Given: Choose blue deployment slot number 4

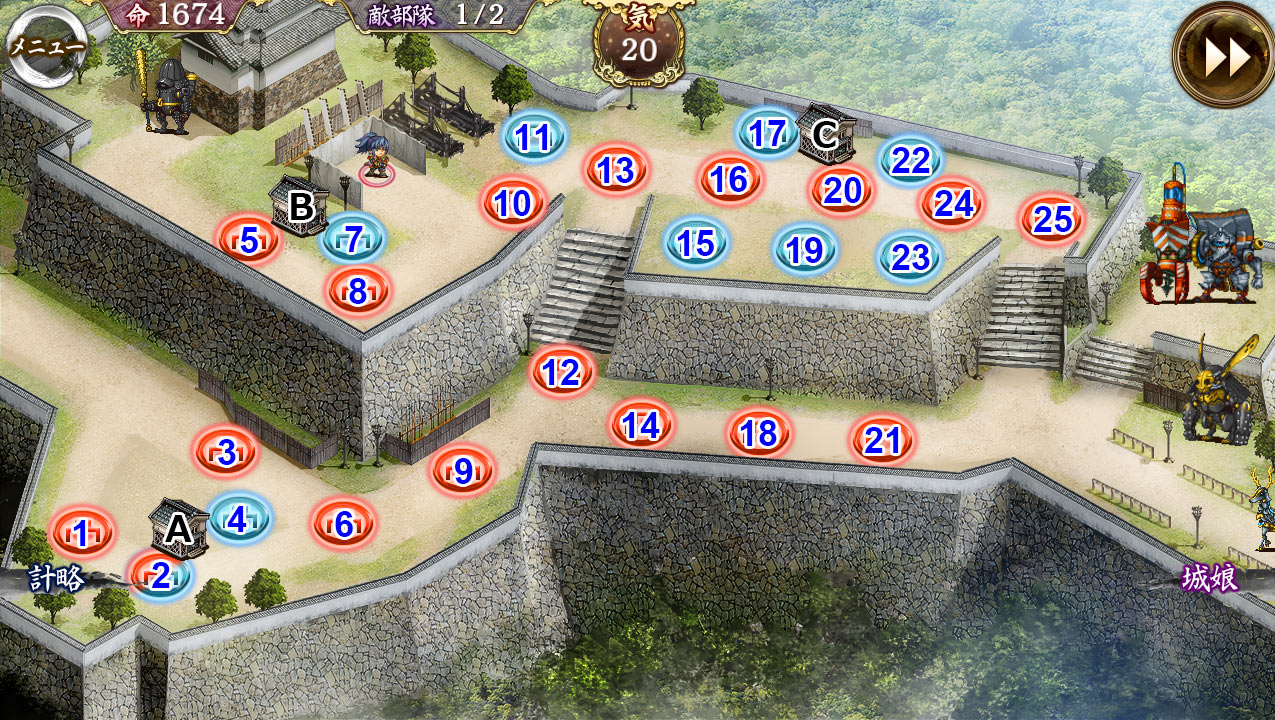Looking at the screenshot, I should [x=238, y=519].
